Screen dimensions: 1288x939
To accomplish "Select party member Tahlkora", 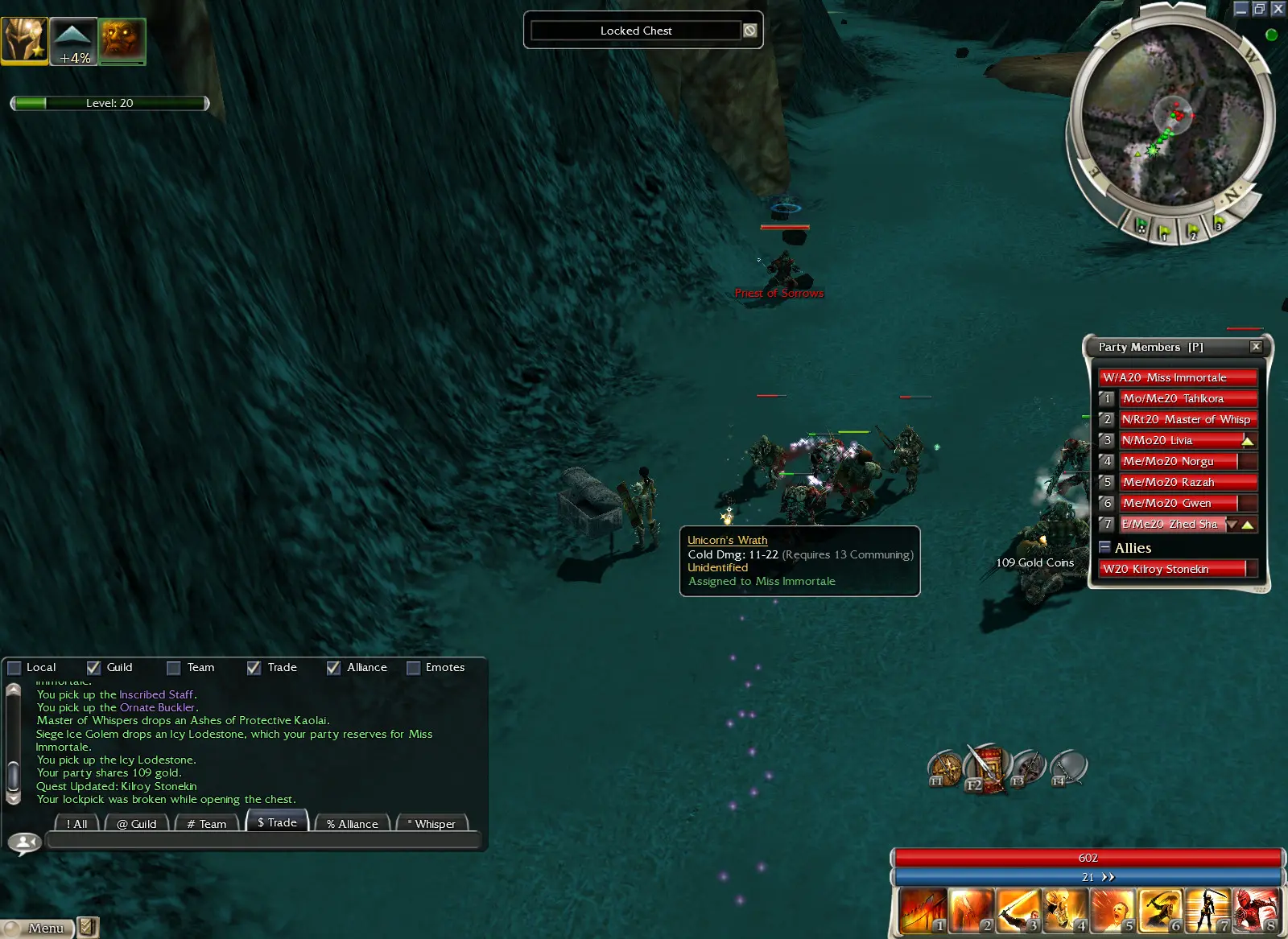I will (1187, 398).
